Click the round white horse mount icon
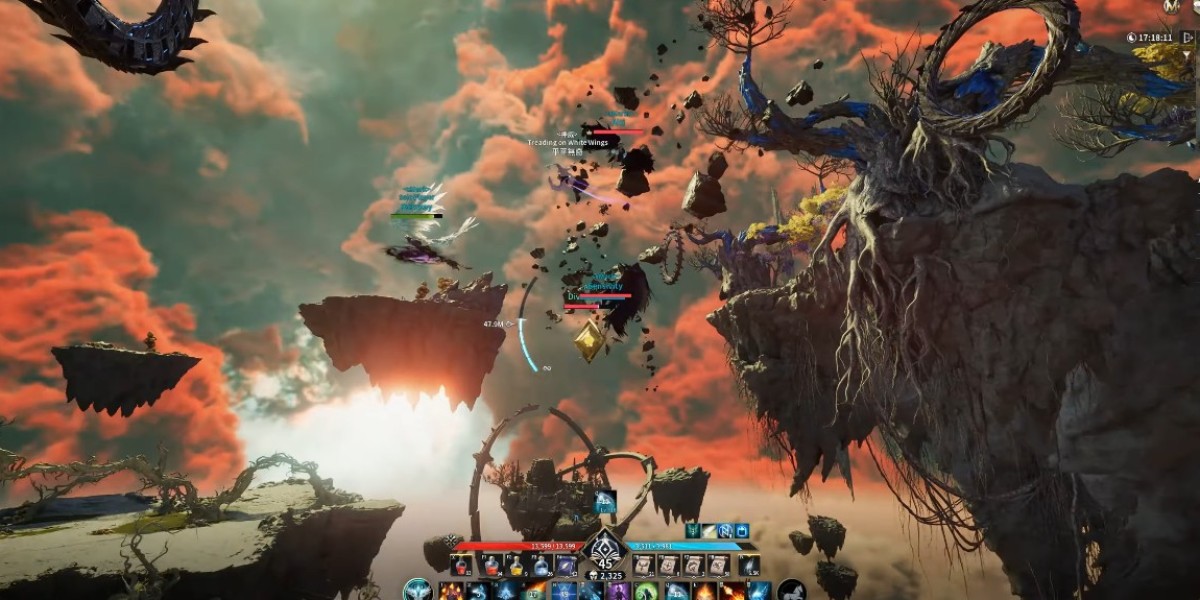This screenshot has width=1200, height=600. click(x=791, y=591)
